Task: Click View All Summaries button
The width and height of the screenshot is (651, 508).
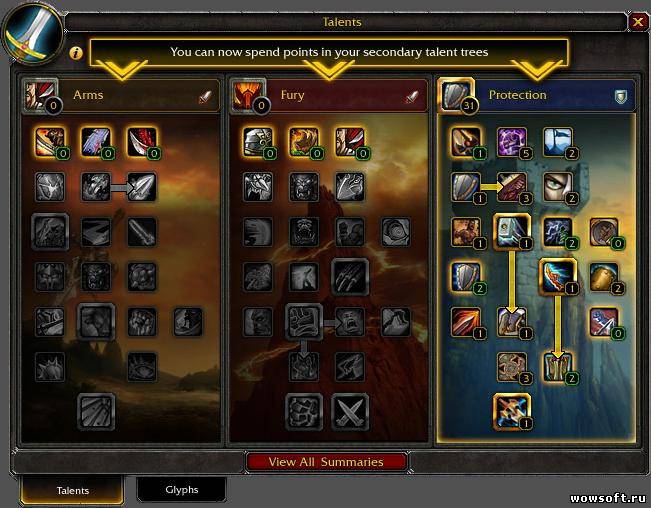Action: 327,462
